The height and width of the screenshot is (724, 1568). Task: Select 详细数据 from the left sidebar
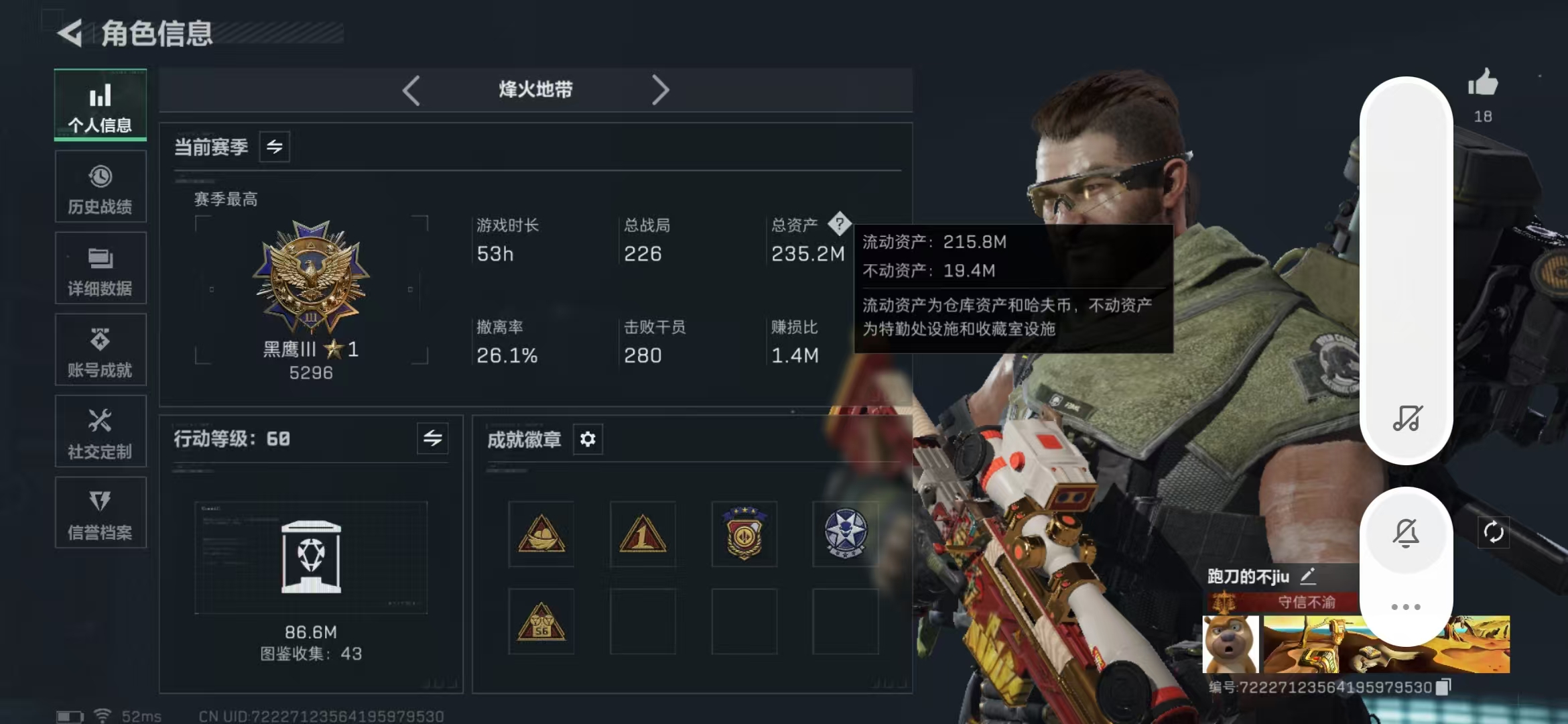point(100,268)
